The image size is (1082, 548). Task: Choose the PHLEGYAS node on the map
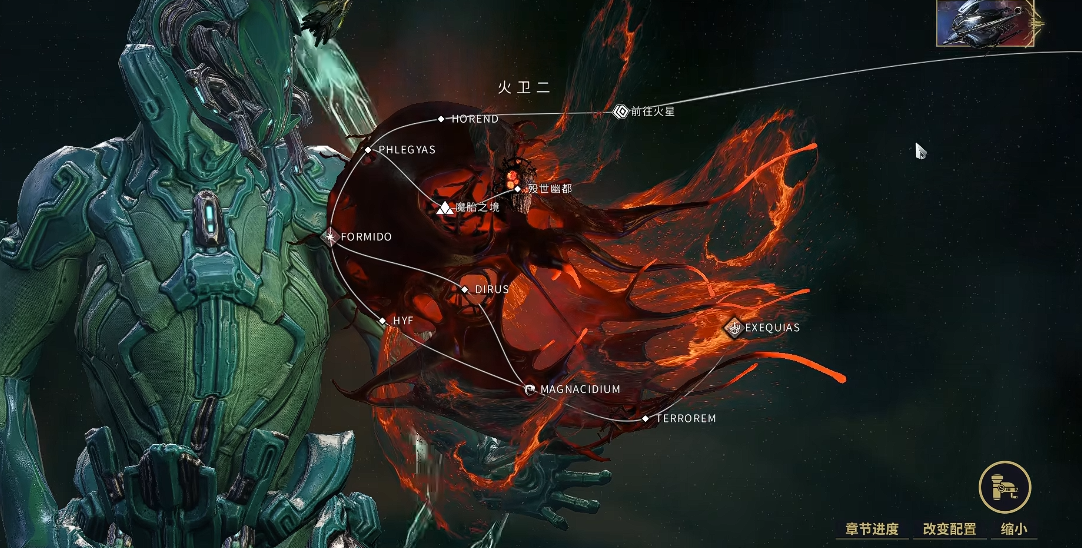coord(368,150)
